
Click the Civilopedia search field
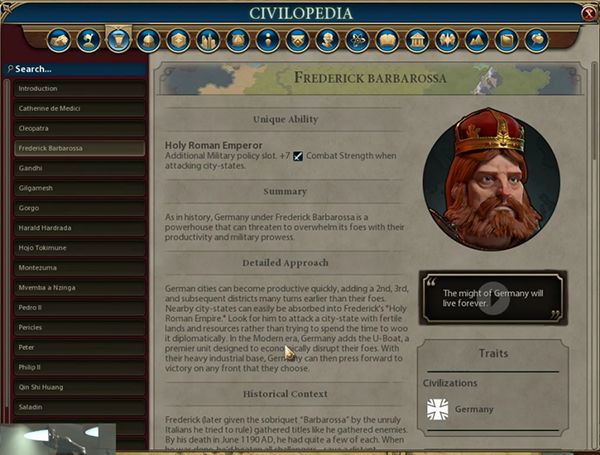coord(75,70)
